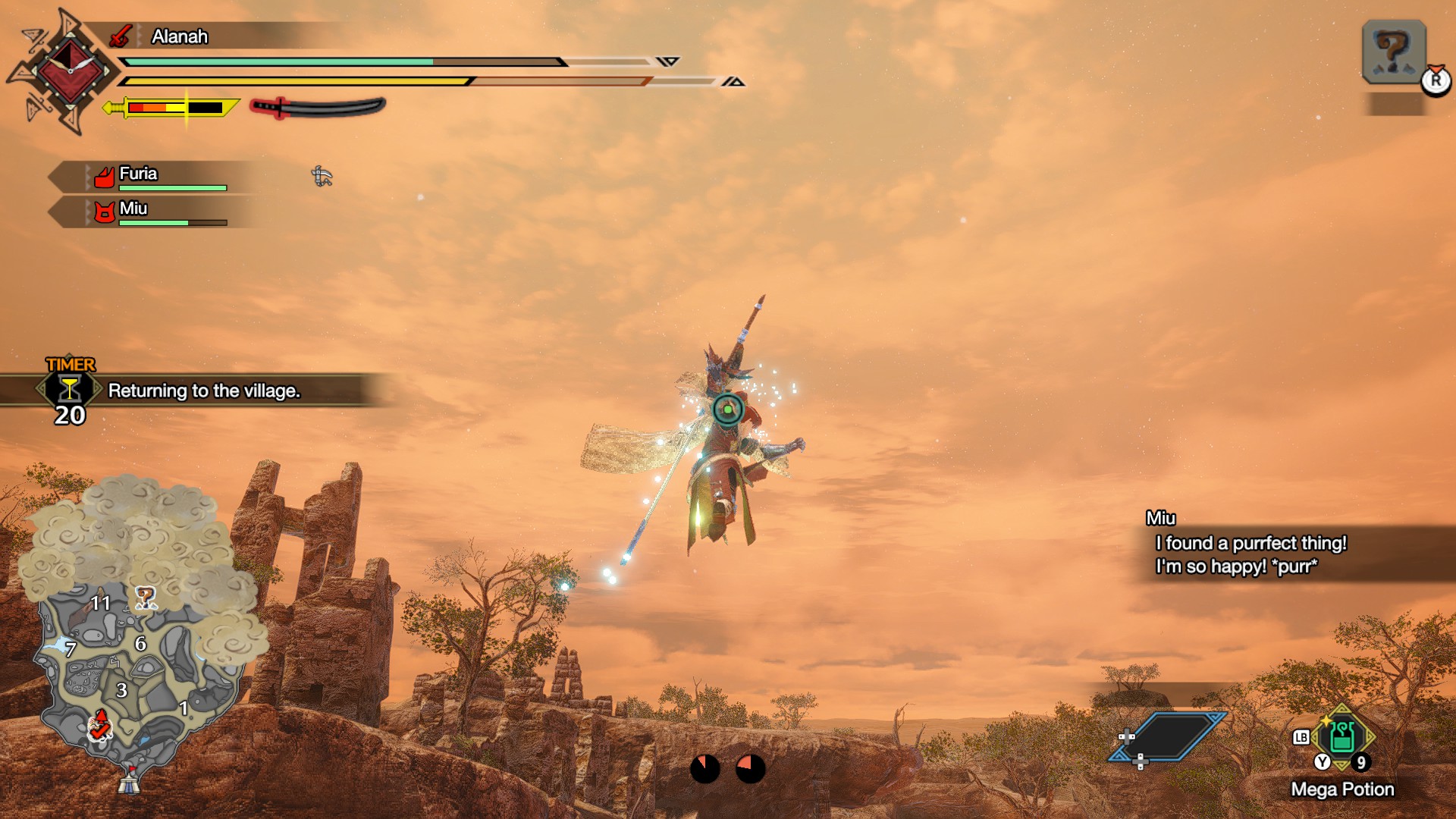
Task: Click the unknown monster question mark icon
Action: coord(1393,52)
